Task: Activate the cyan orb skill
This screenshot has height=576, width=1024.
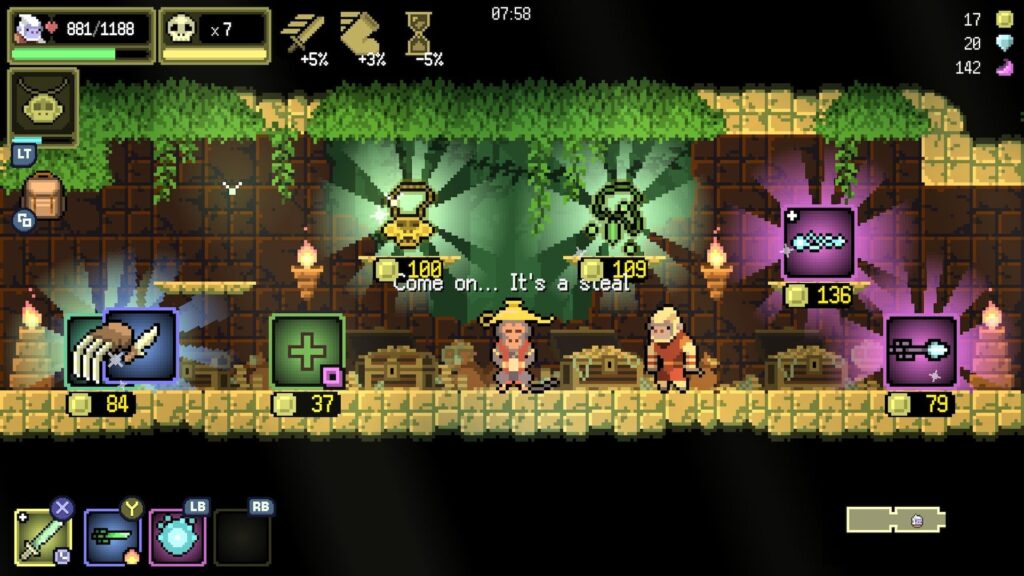Action: click(x=178, y=538)
